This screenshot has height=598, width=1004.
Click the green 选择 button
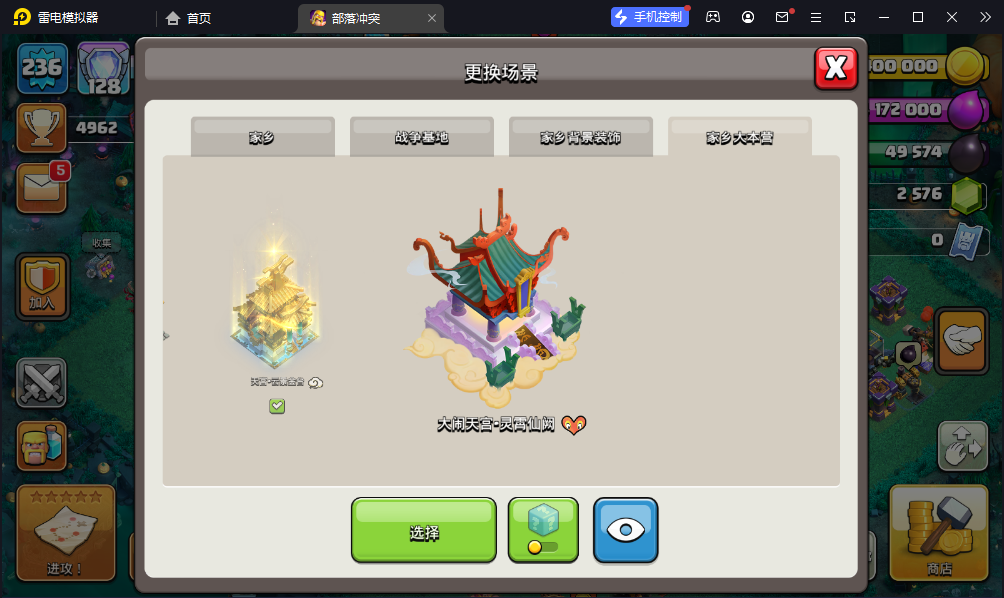(424, 531)
